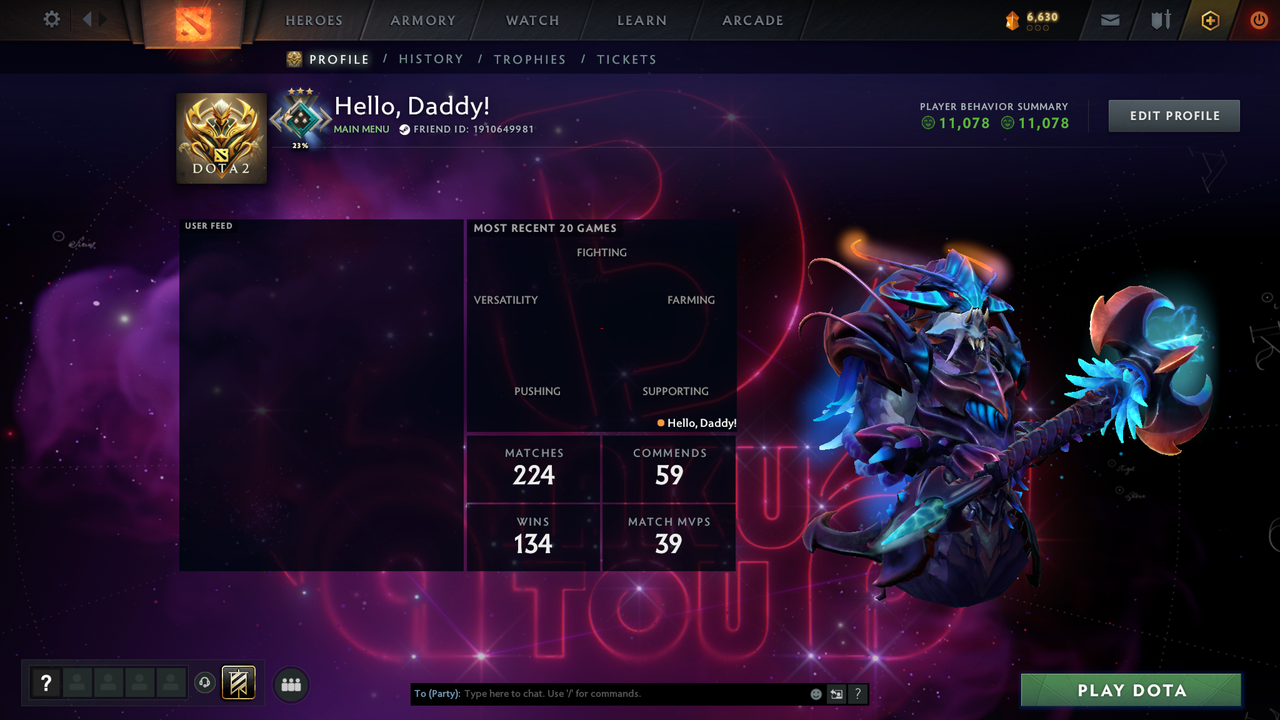This screenshot has height=720, width=1280.
Task: Toggle voice chat with the headset icon
Action: coord(203,681)
